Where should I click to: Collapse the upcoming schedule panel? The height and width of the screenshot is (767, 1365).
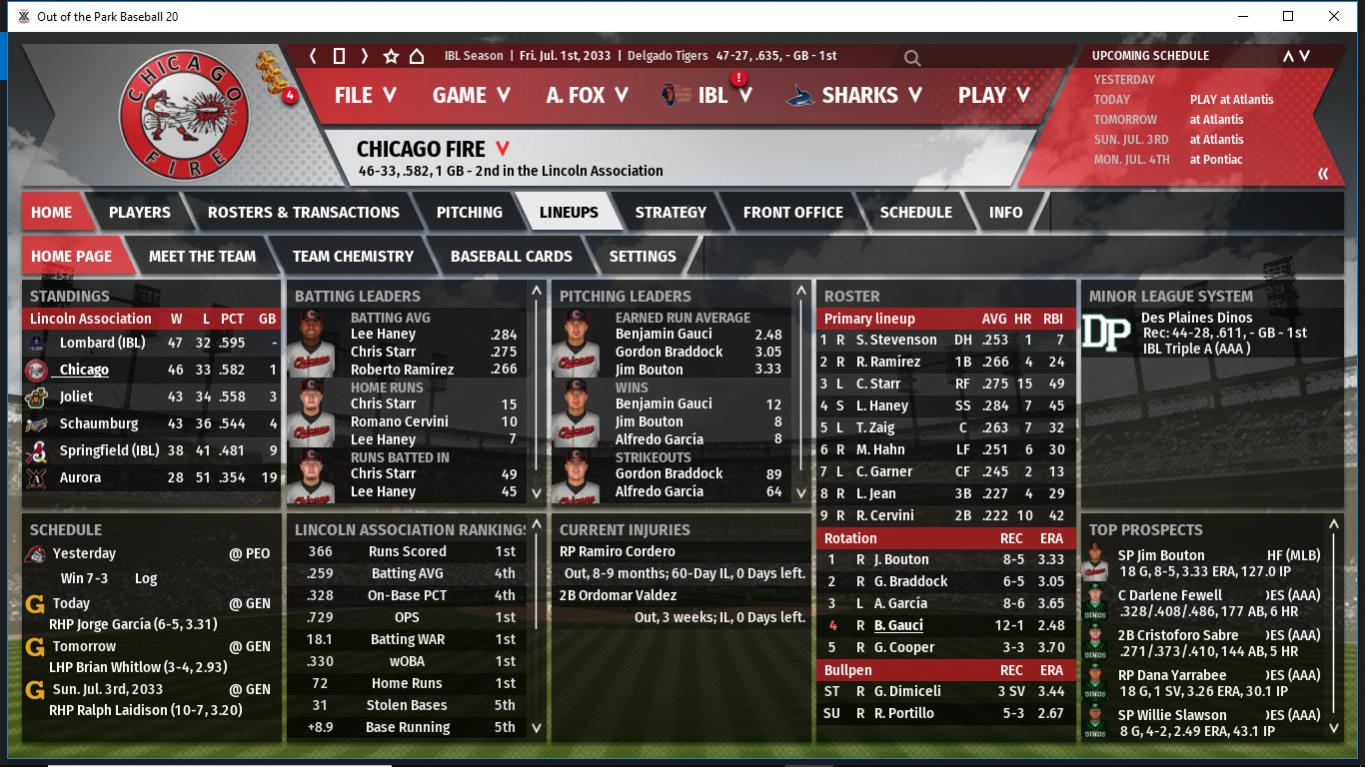click(1323, 174)
